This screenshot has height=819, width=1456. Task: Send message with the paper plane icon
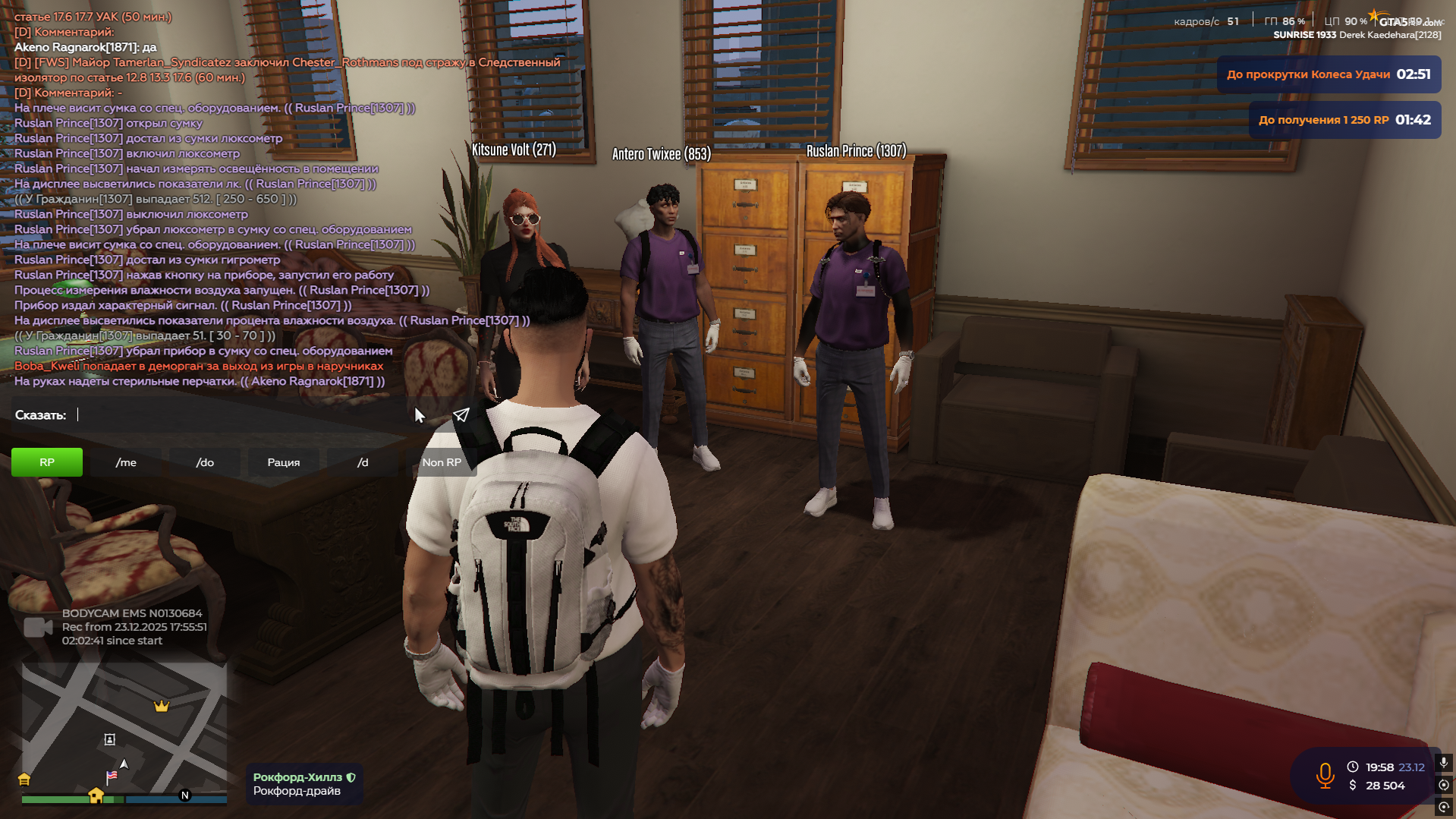click(x=461, y=415)
